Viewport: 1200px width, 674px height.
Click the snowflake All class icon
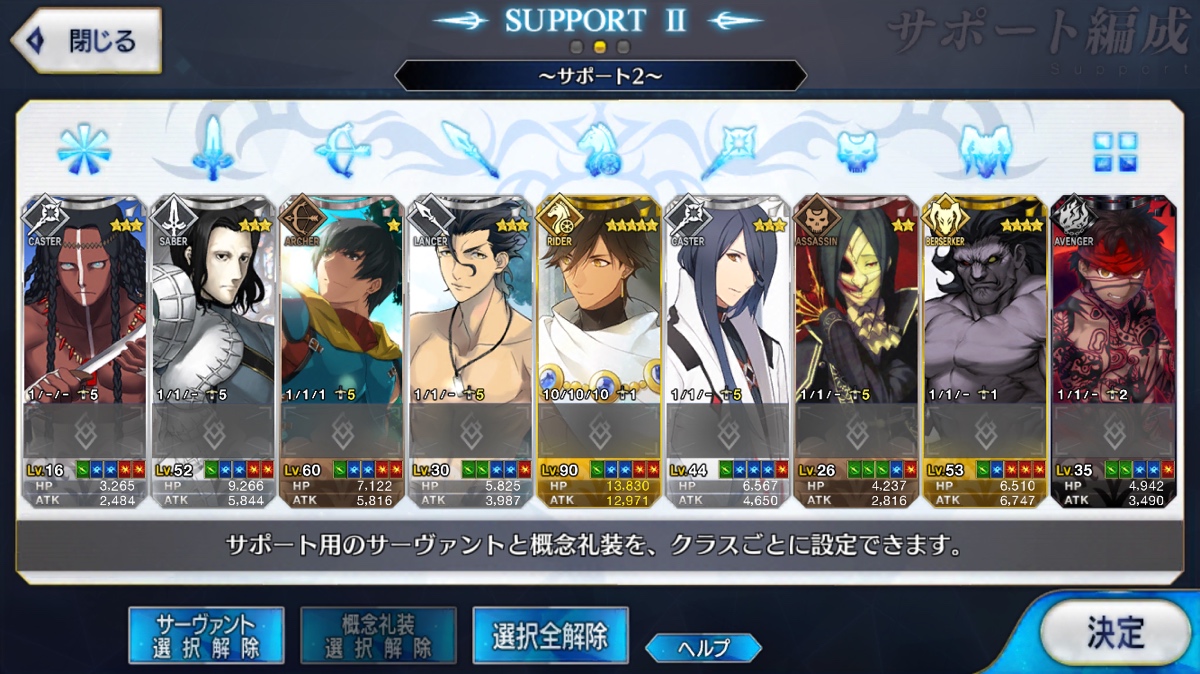point(84,150)
